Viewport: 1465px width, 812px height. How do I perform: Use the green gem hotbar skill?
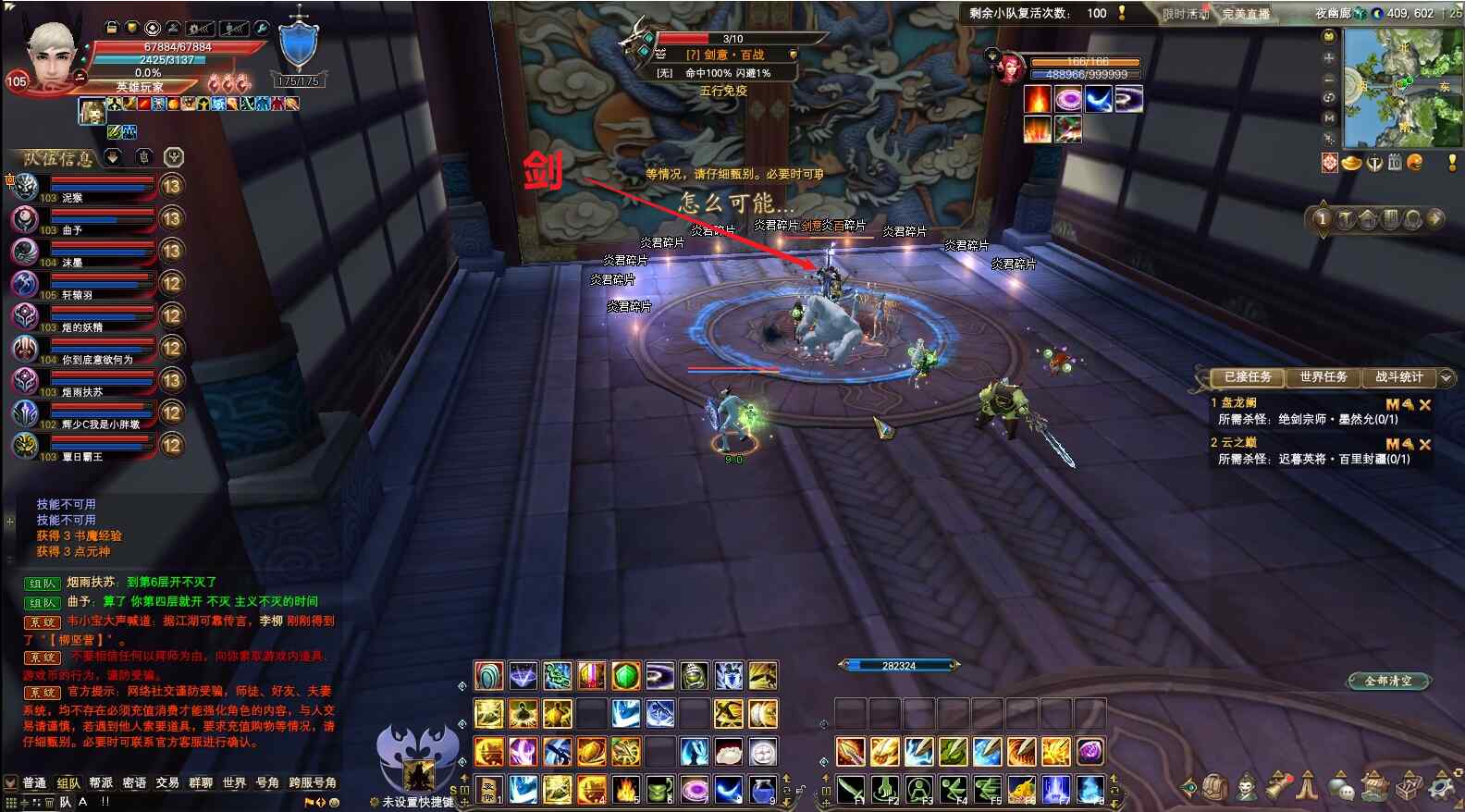pyautogui.click(x=625, y=676)
